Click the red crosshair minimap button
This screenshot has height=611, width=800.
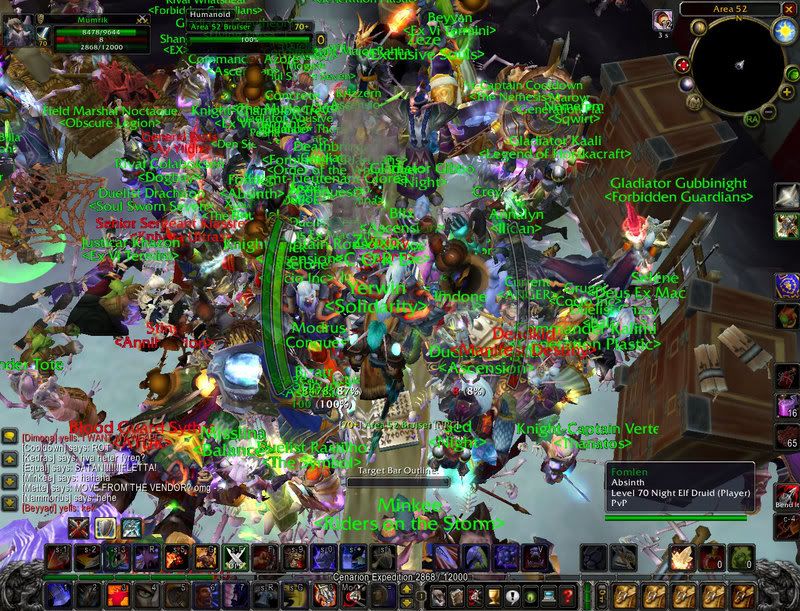pyautogui.click(x=683, y=65)
